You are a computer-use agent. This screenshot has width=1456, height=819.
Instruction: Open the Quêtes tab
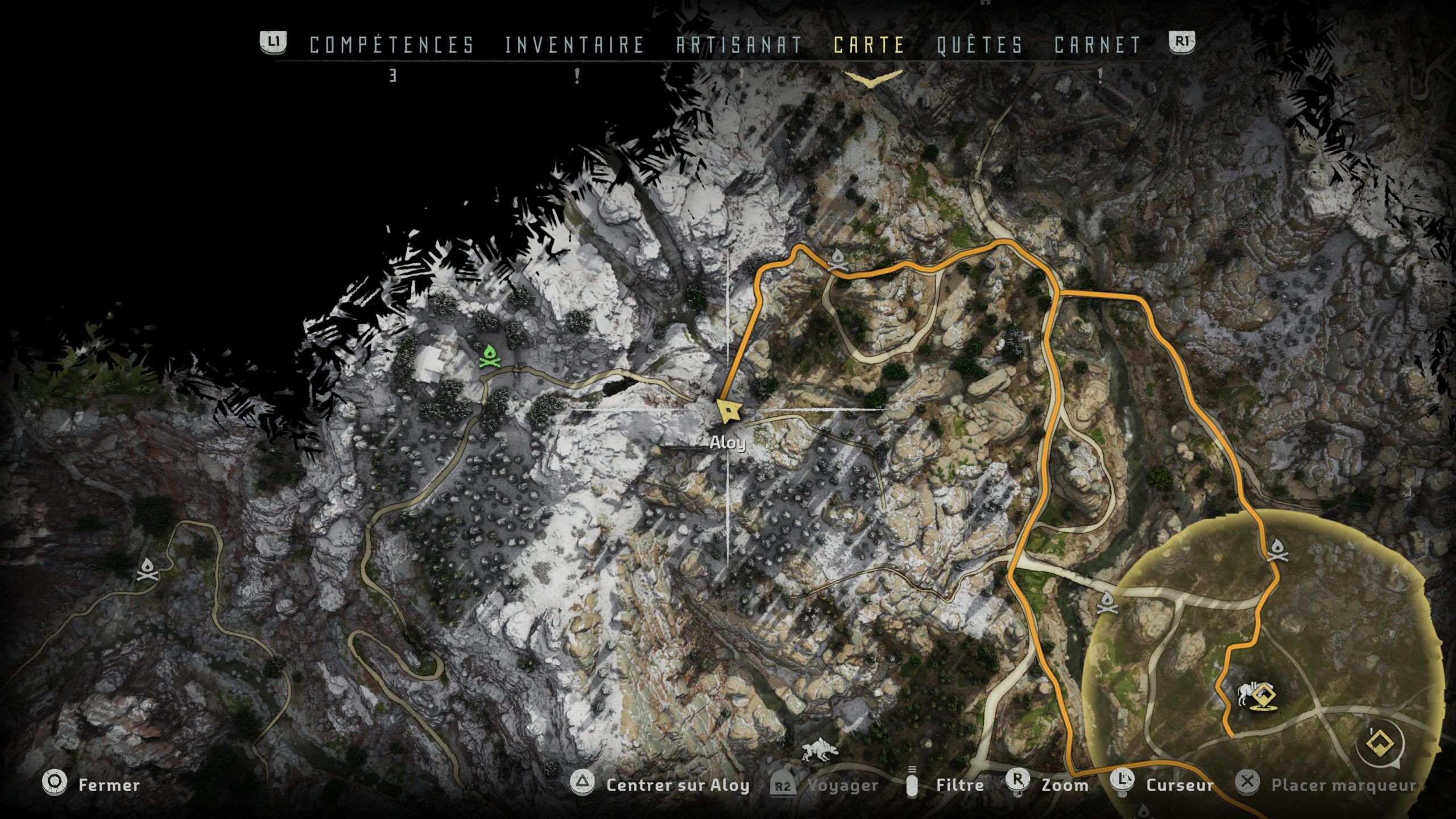tap(979, 45)
